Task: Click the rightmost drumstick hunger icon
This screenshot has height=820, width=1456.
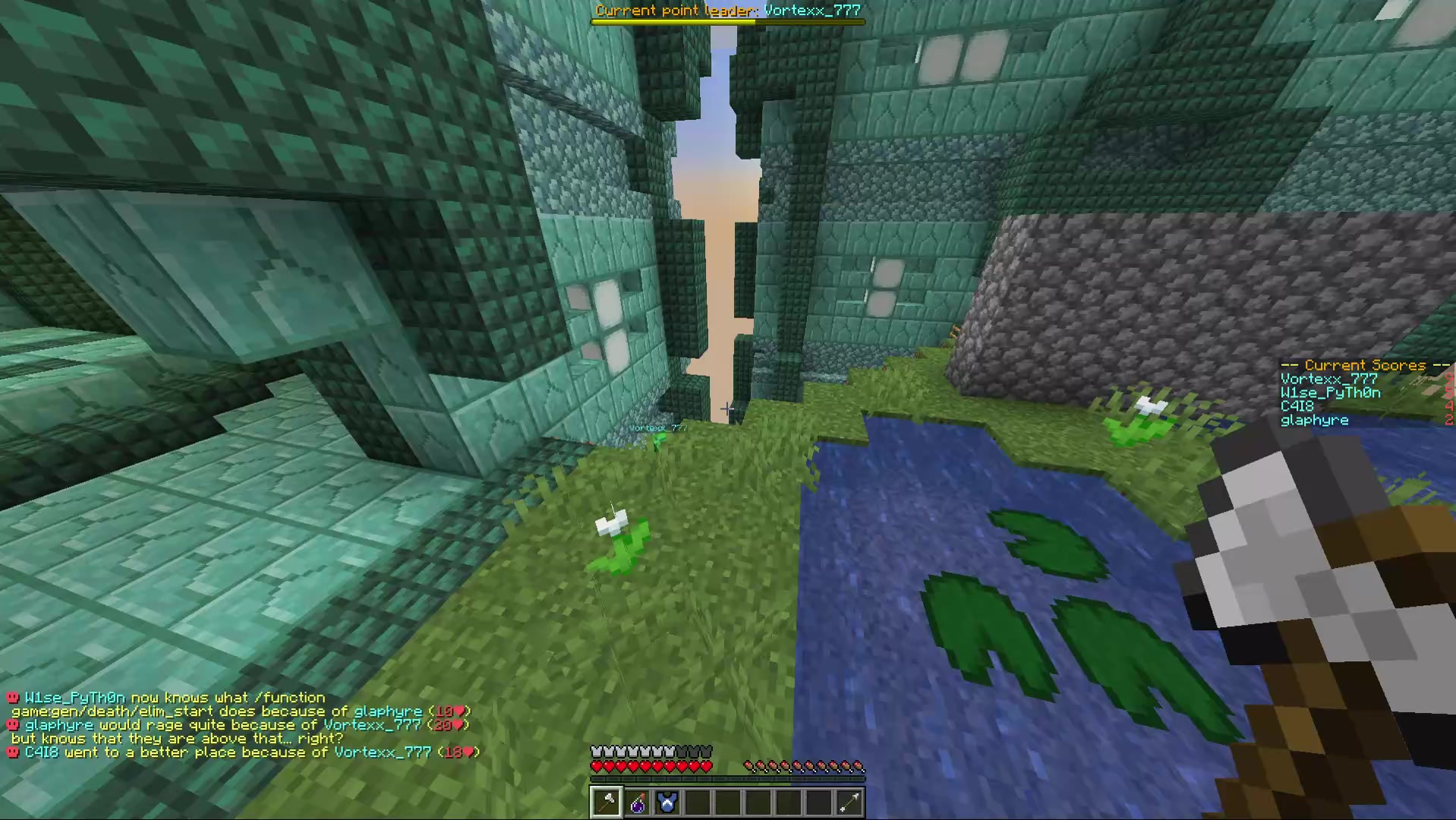Action: [859, 766]
